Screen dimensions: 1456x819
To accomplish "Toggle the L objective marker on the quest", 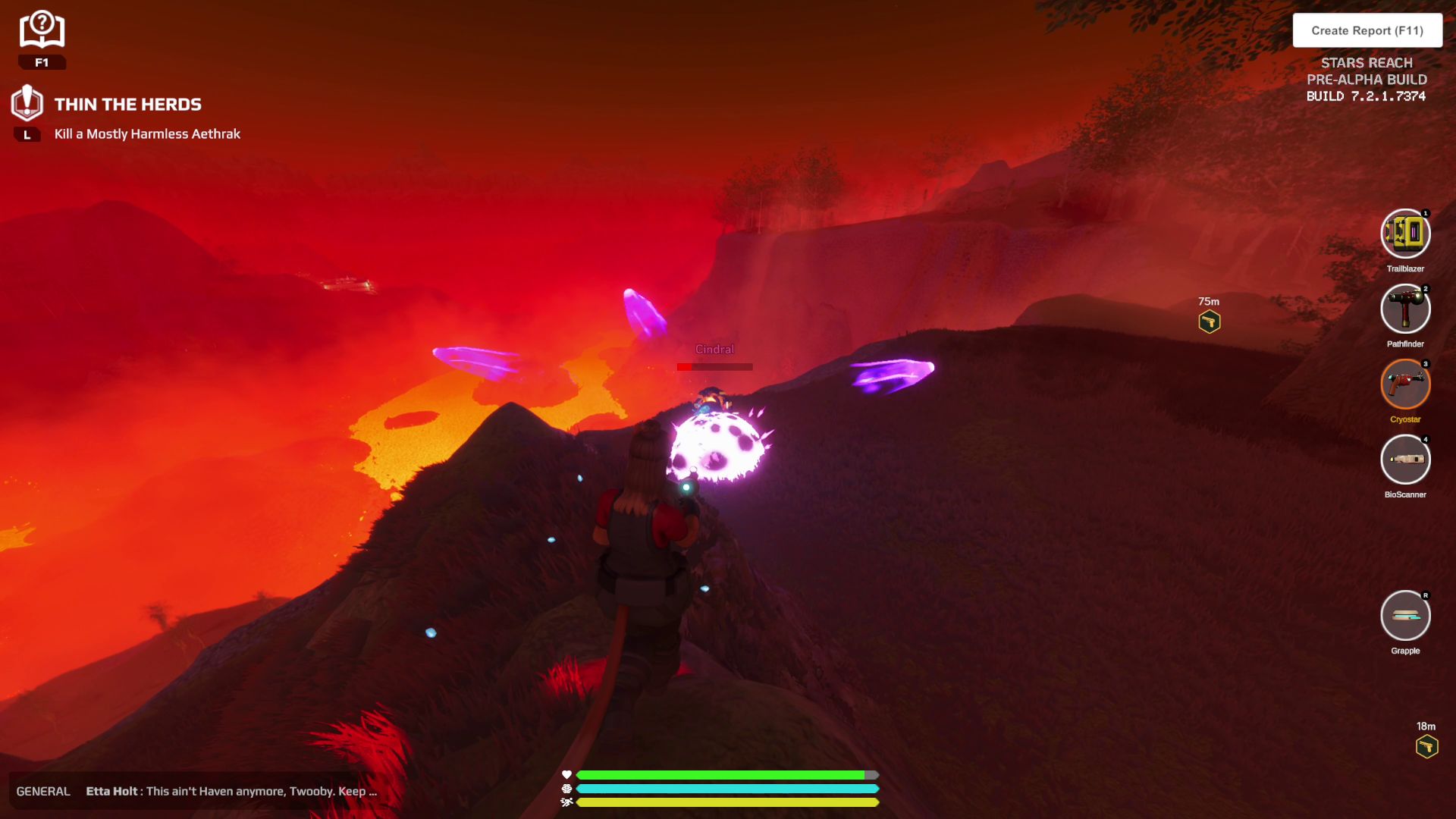I will point(27,133).
